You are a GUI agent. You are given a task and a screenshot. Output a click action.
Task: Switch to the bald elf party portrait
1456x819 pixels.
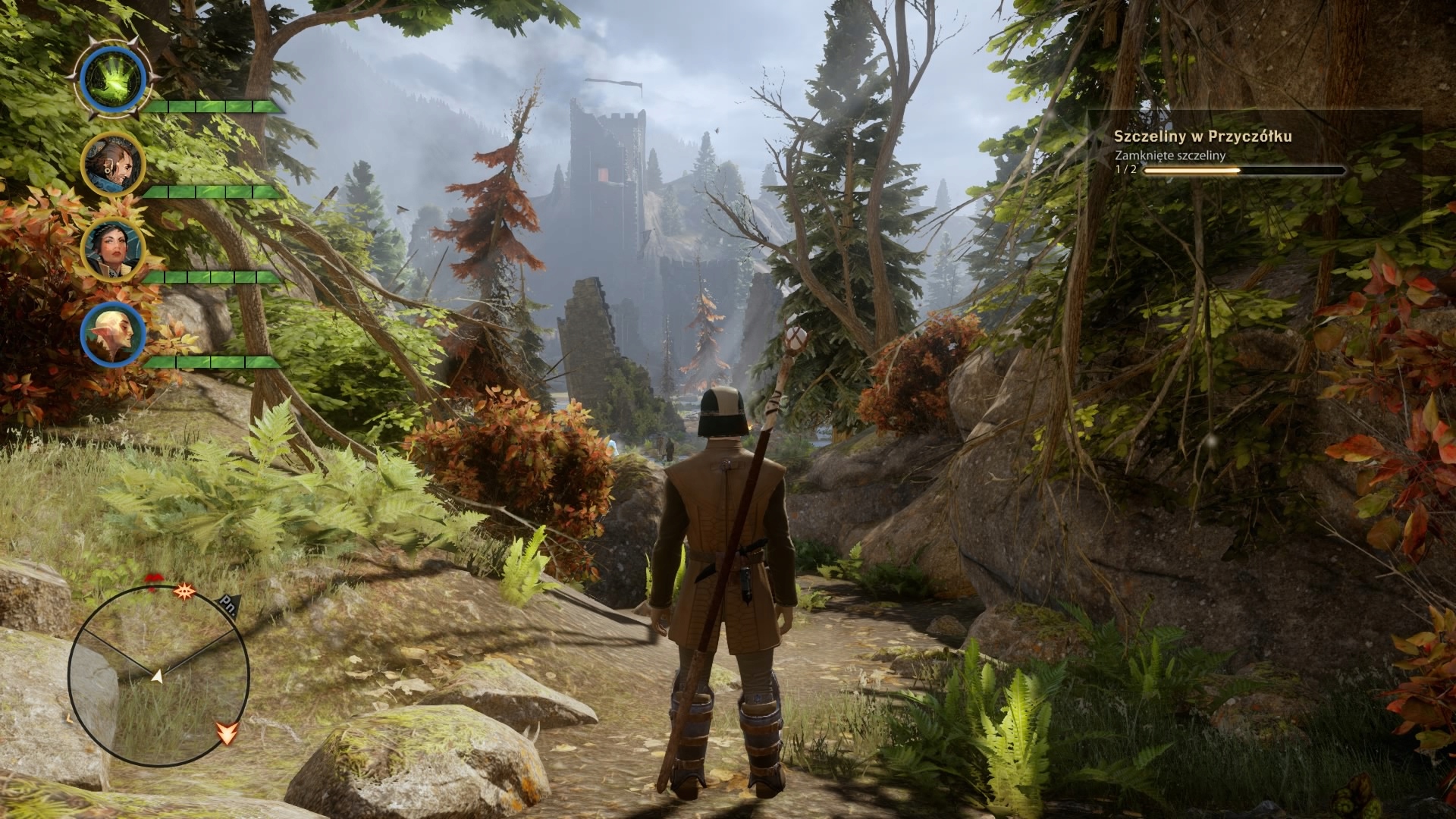112,334
